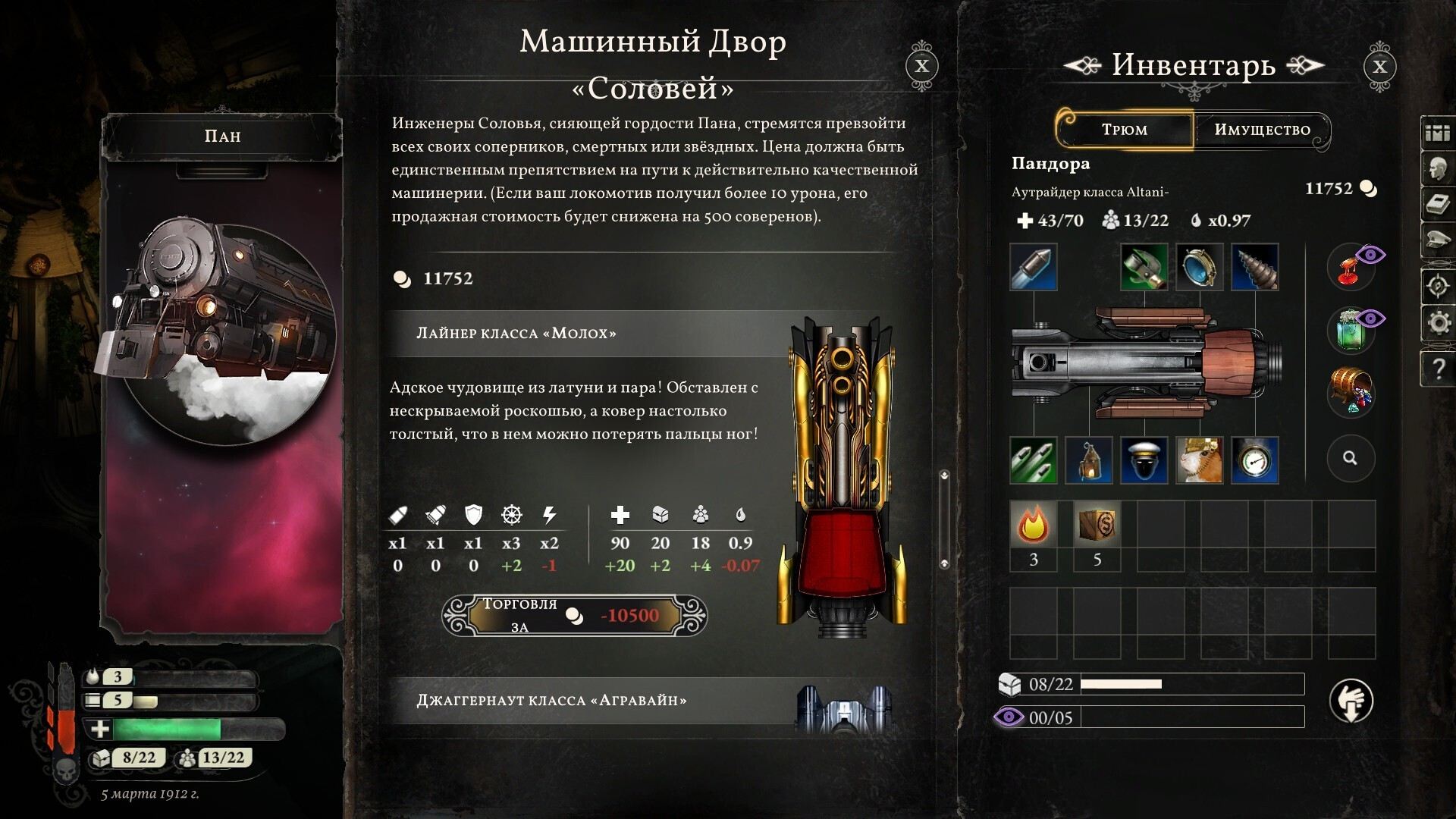The image size is (1456, 819).
Task: Click the drop cargo hand button
Action: click(1351, 701)
